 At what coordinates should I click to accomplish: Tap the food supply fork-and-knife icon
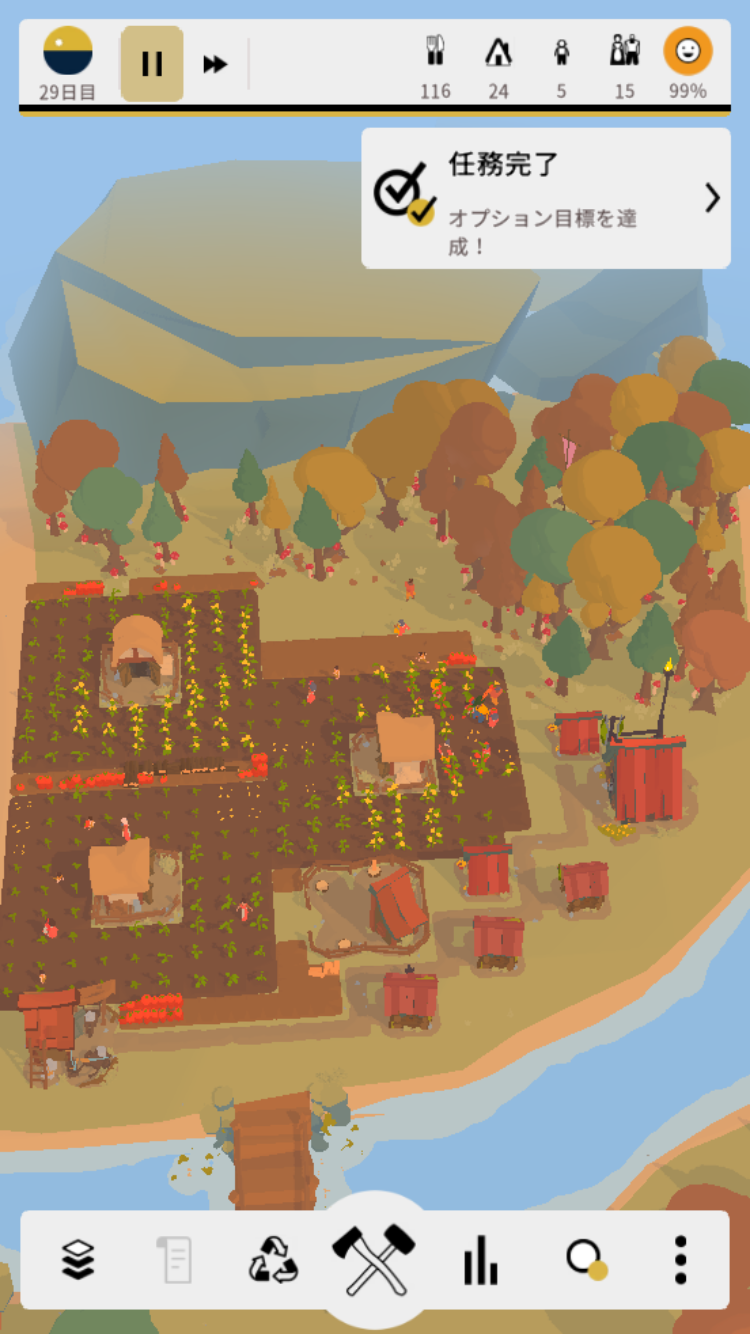[435, 52]
